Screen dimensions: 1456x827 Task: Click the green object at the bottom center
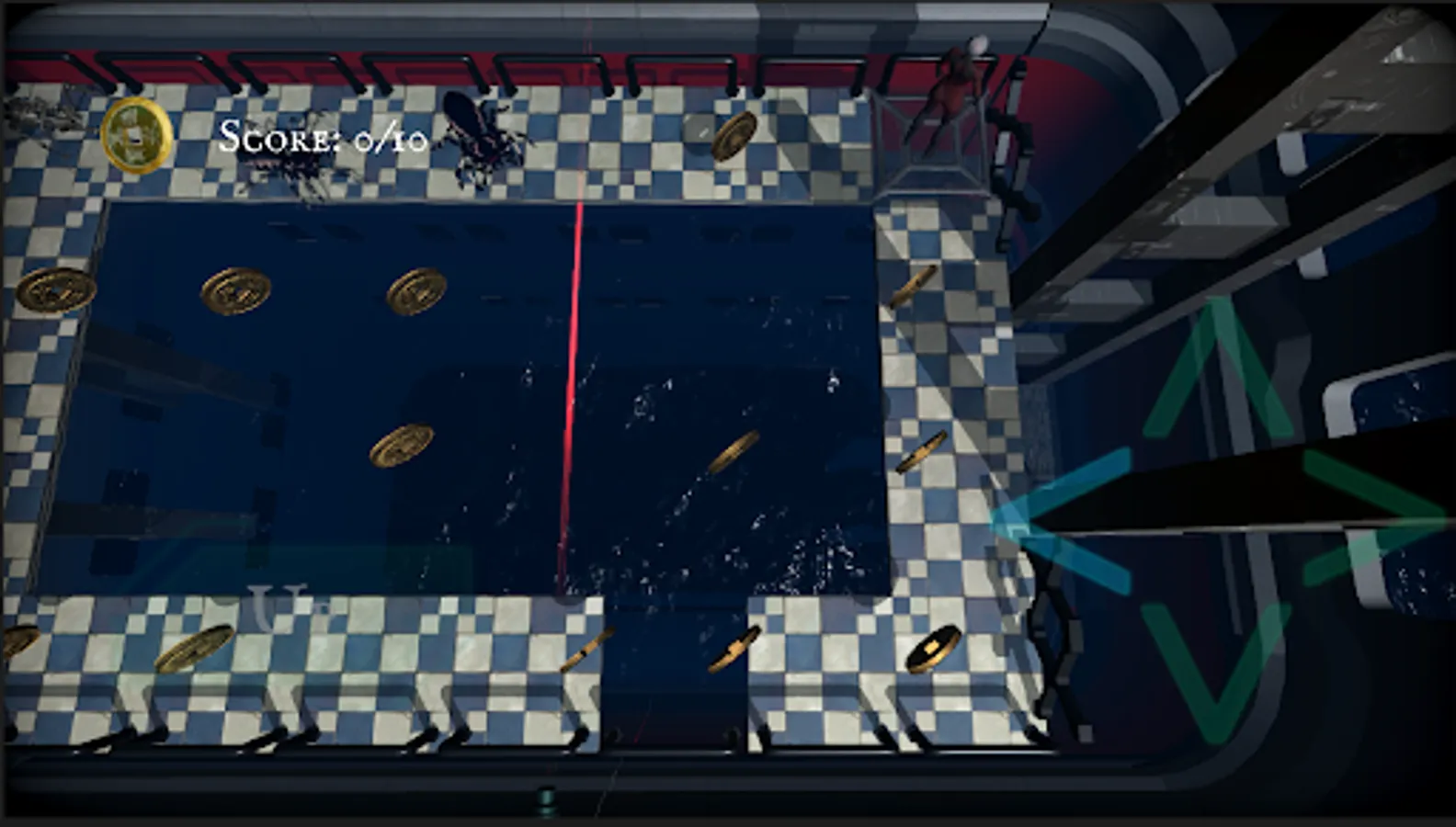(543, 798)
